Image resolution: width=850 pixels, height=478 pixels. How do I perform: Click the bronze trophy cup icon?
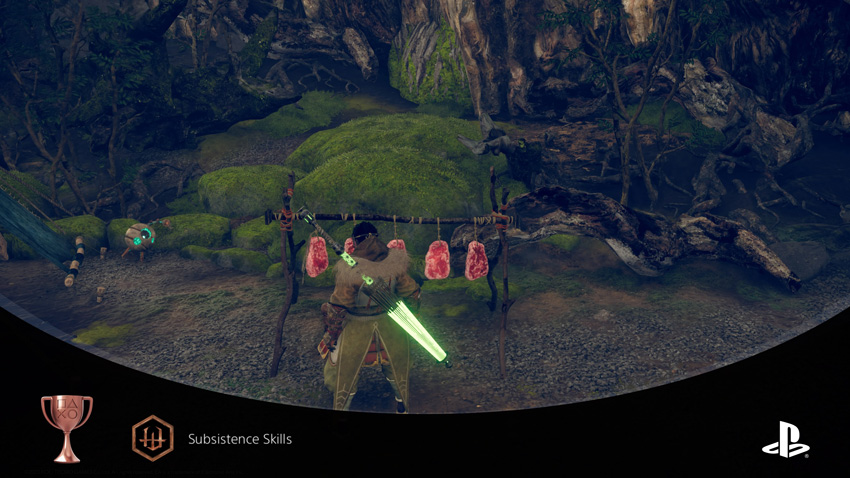coord(66,427)
